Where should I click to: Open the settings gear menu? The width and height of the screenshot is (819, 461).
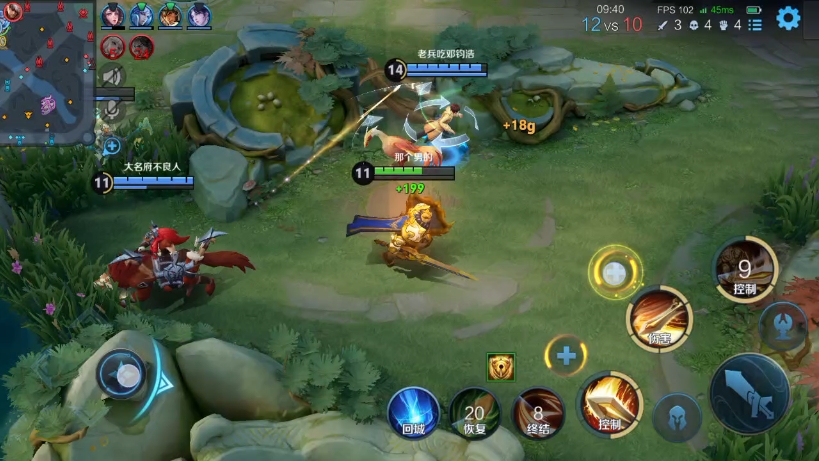pos(788,18)
